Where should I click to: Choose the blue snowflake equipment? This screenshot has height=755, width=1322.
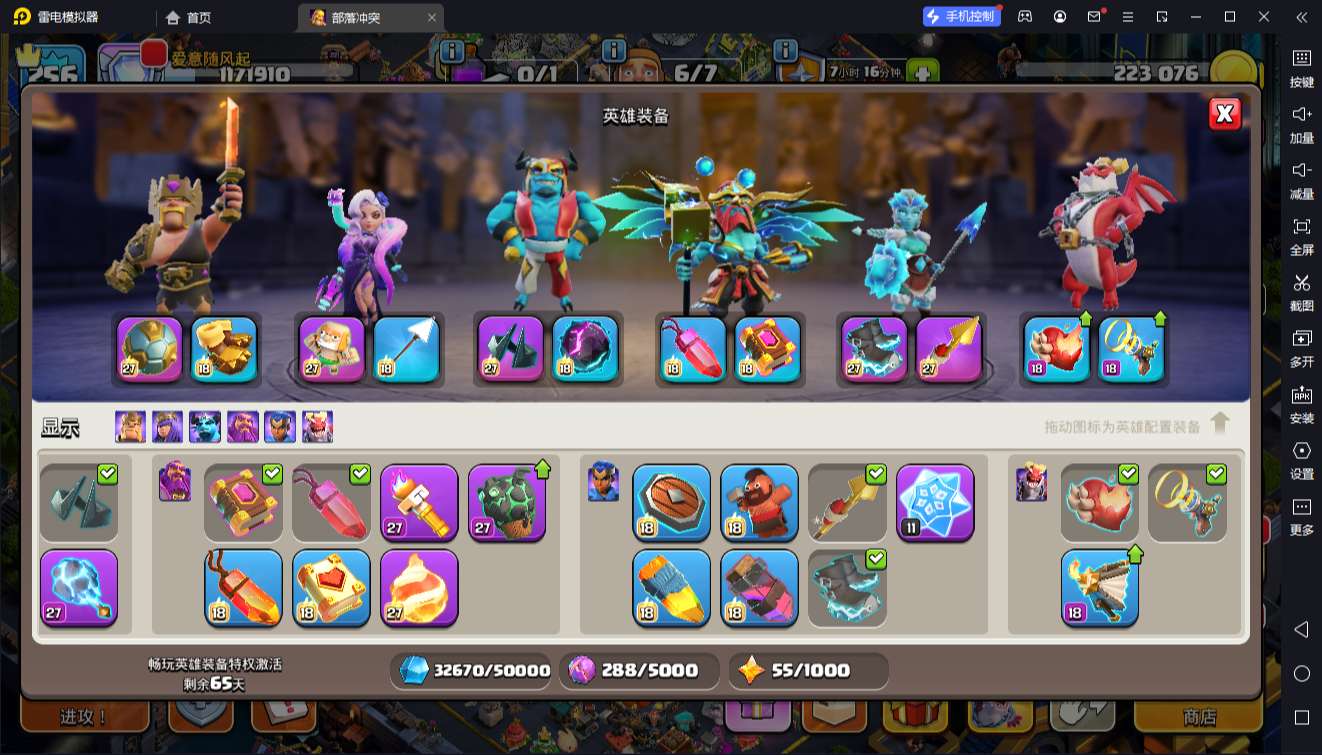935,502
